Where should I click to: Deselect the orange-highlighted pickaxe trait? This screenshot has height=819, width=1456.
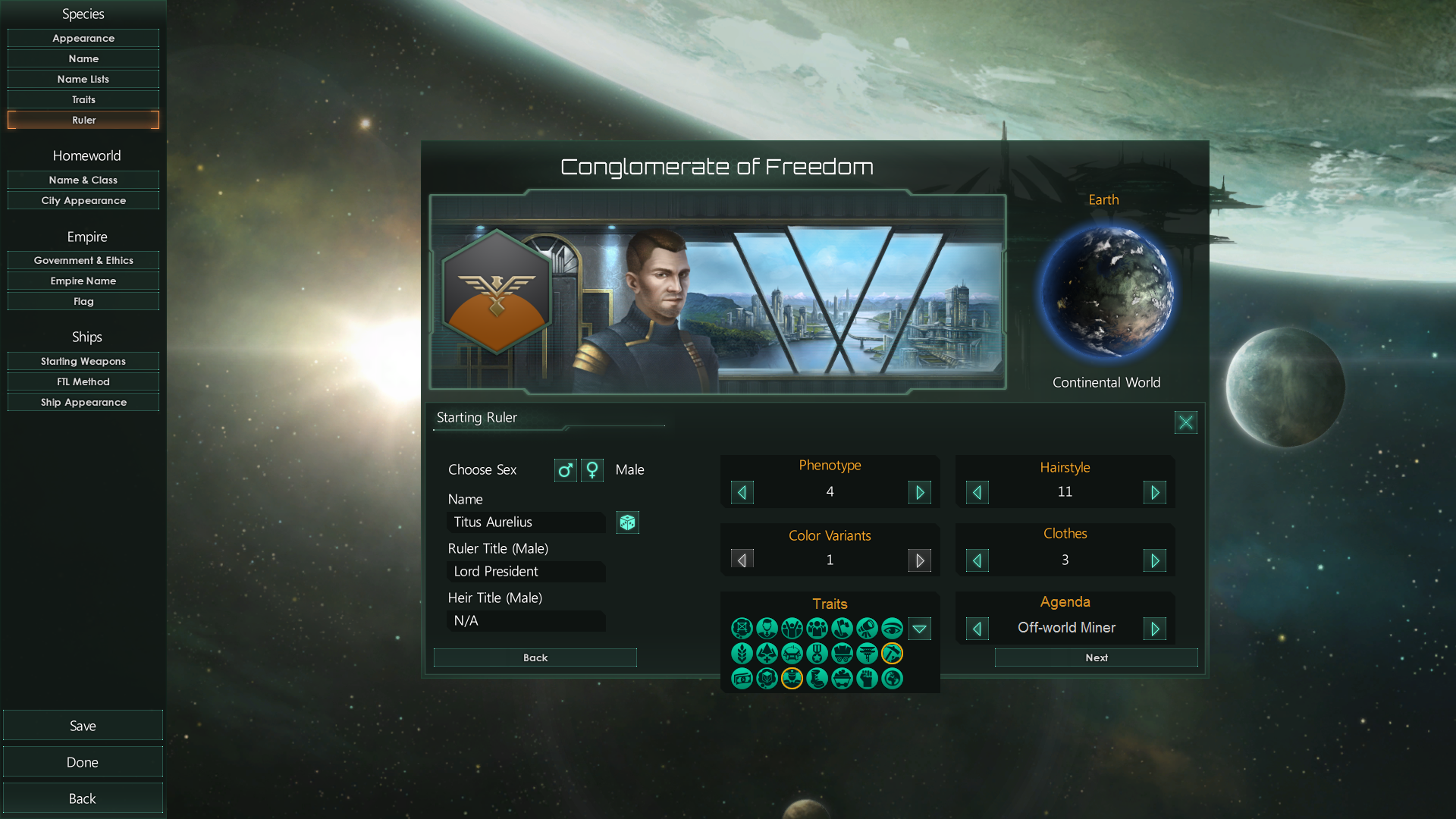[x=892, y=654]
